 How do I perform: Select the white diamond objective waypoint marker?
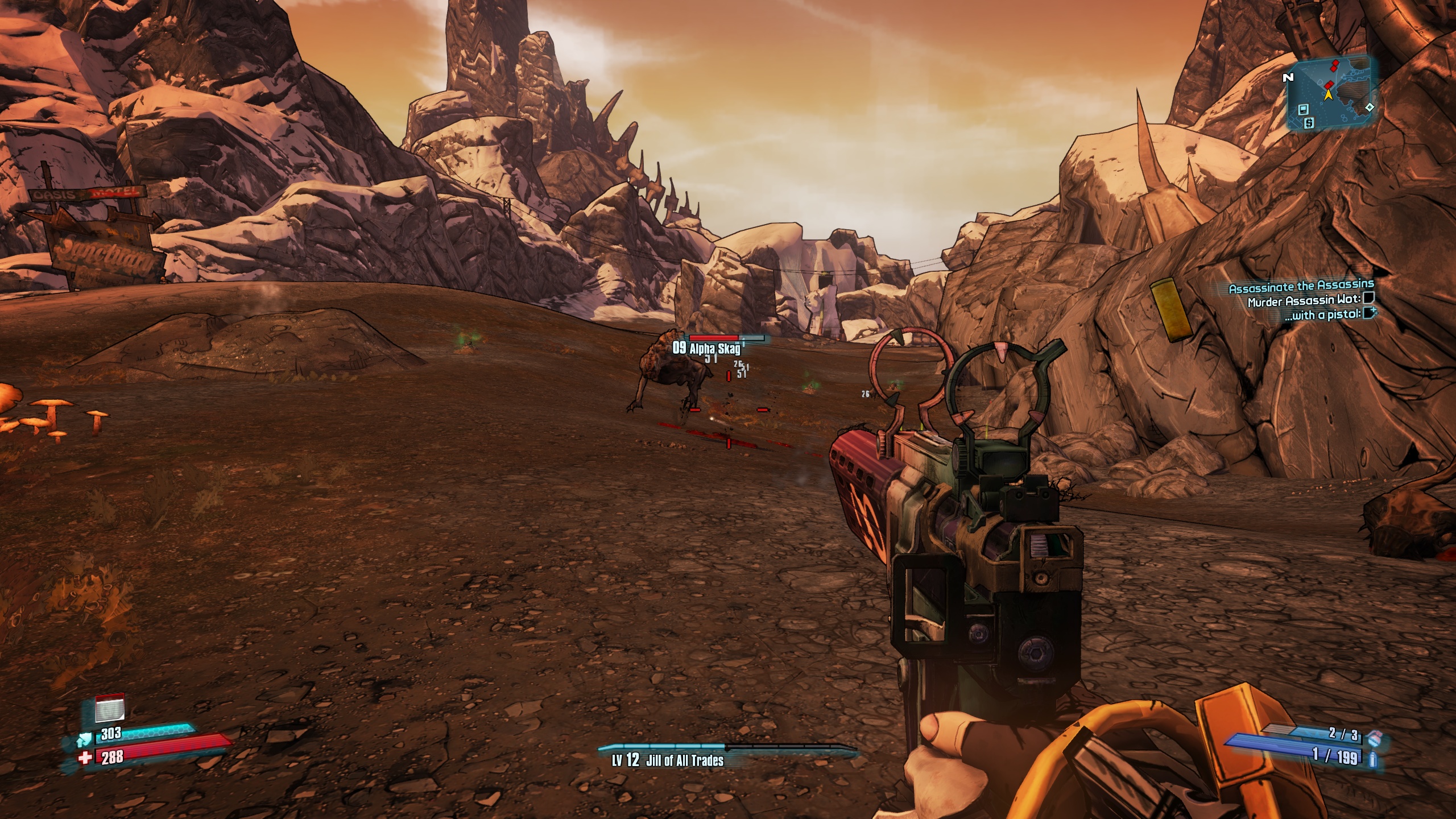(x=1369, y=107)
